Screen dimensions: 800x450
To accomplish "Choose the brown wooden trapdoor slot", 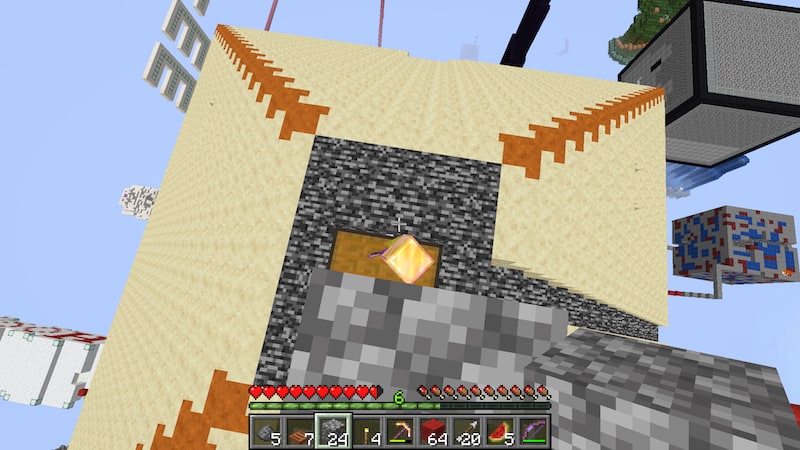I will (299, 432).
